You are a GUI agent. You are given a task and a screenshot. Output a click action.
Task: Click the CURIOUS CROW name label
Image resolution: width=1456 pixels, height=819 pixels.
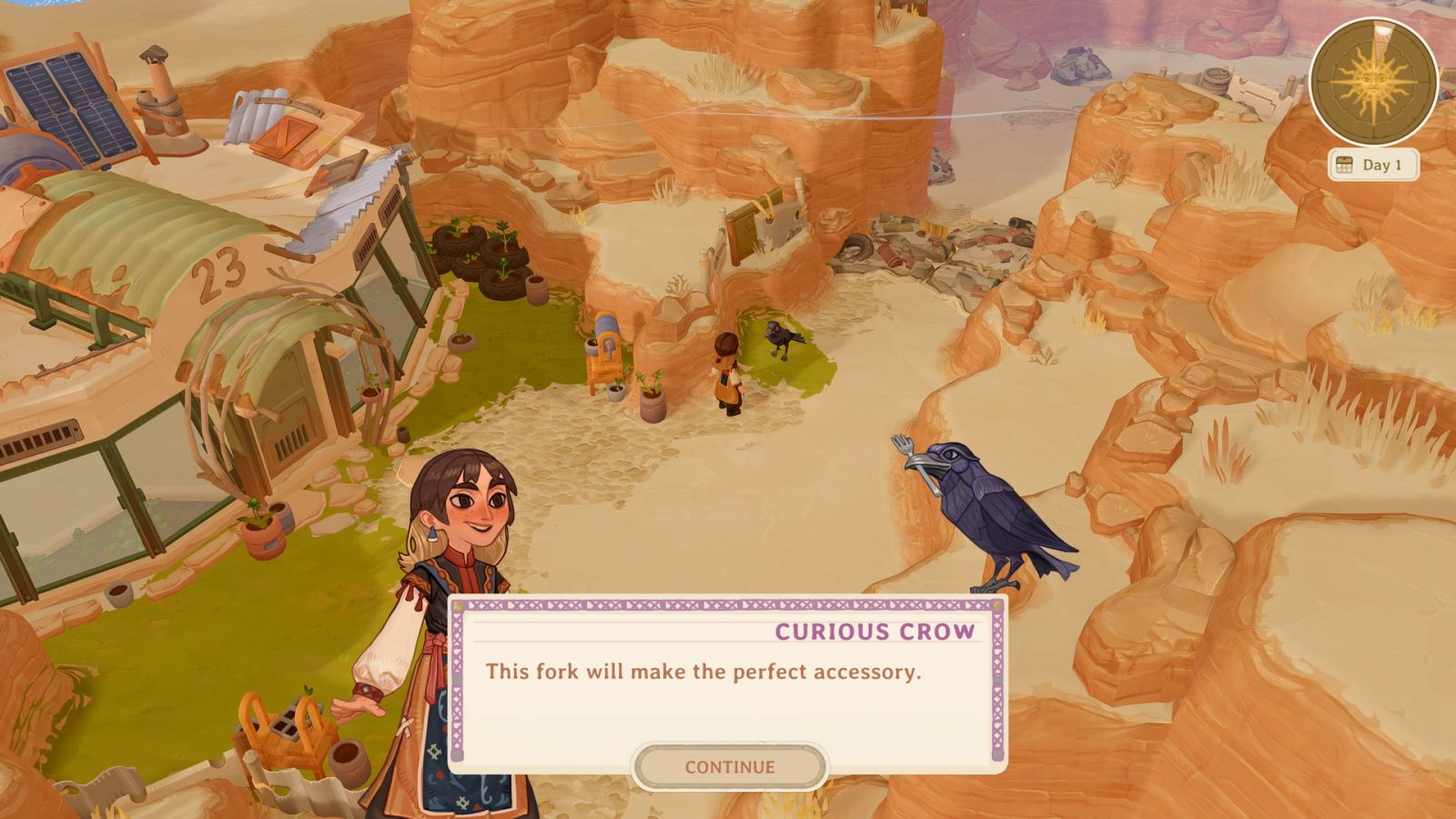pos(874,630)
